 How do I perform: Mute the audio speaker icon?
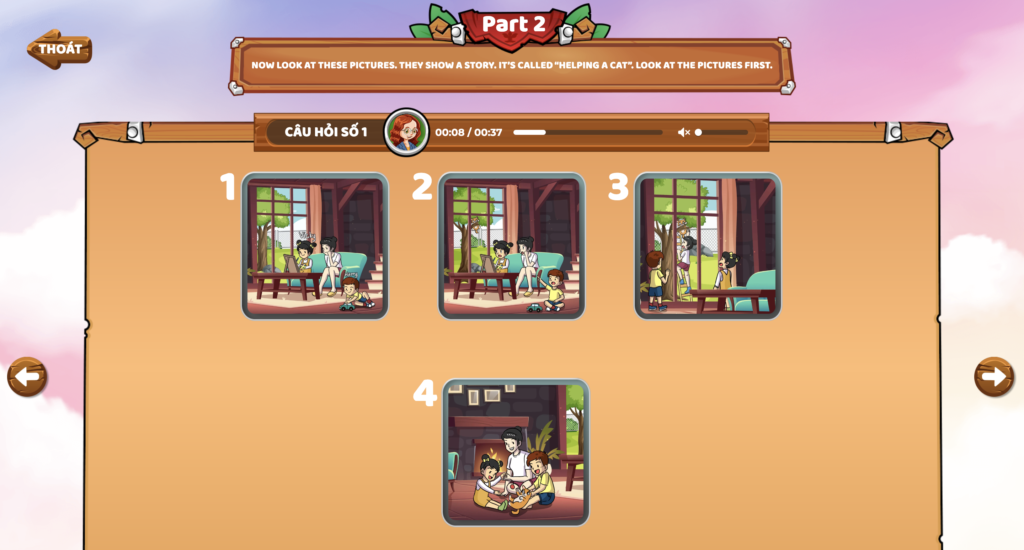[683, 132]
